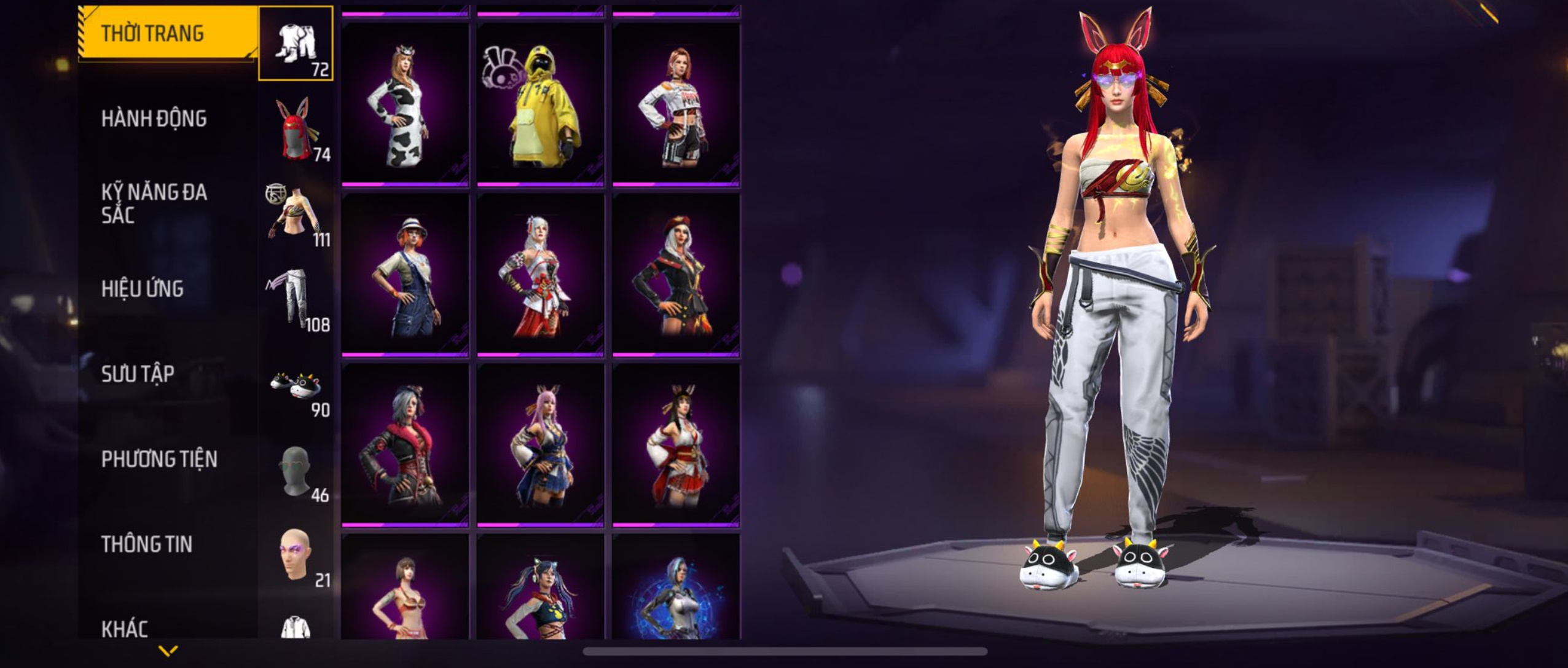Choose the grey mask category showing 46
The height and width of the screenshot is (668, 1568).
(x=296, y=471)
